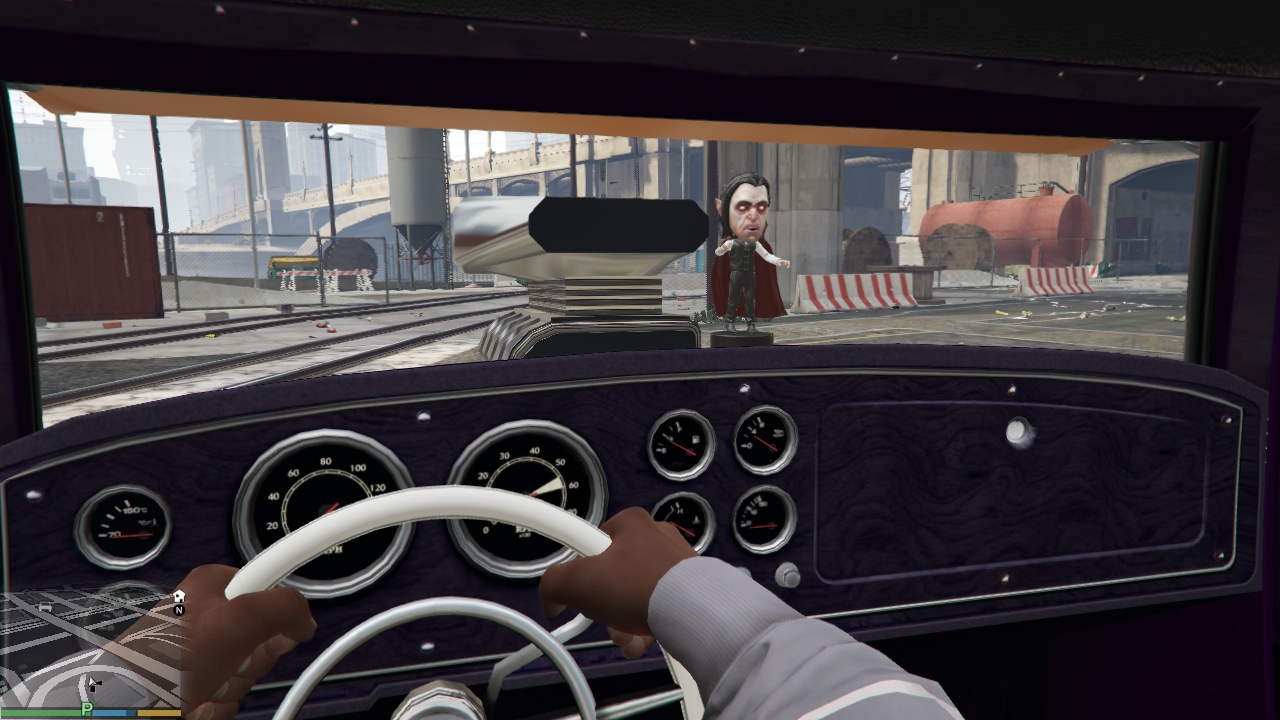This screenshot has width=1280, height=720.
Task: Select the safehouse marker on the minimap
Action: pyautogui.click(x=179, y=596)
